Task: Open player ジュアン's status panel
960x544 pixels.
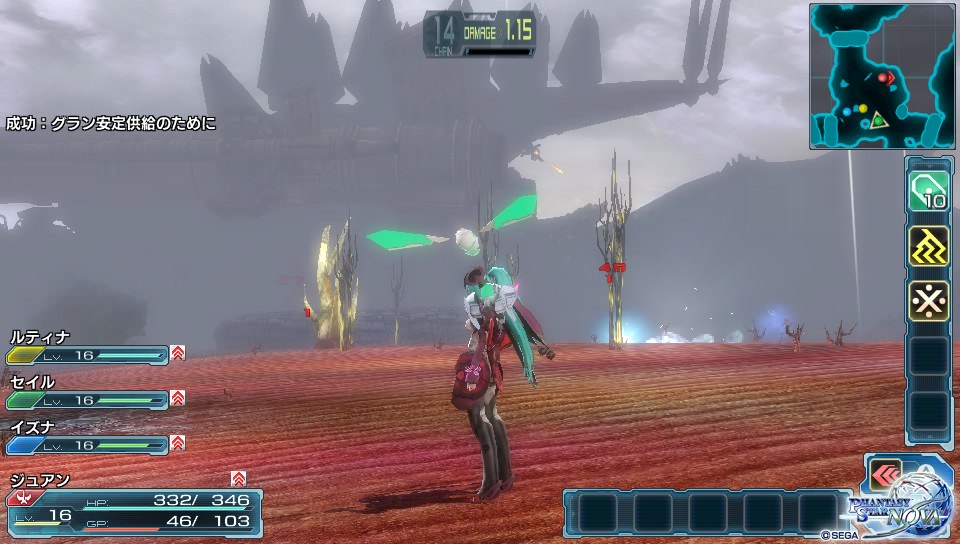Action: pos(135,506)
